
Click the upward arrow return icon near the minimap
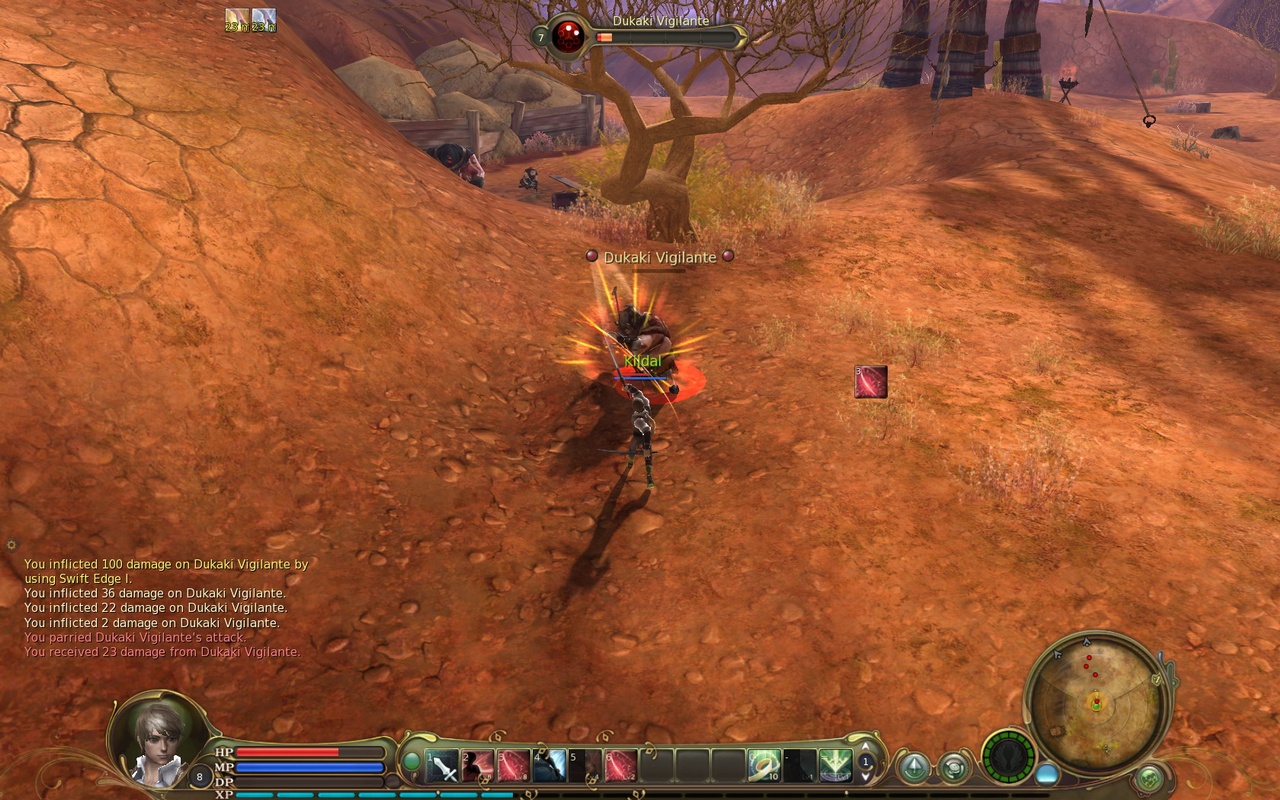pos(915,768)
